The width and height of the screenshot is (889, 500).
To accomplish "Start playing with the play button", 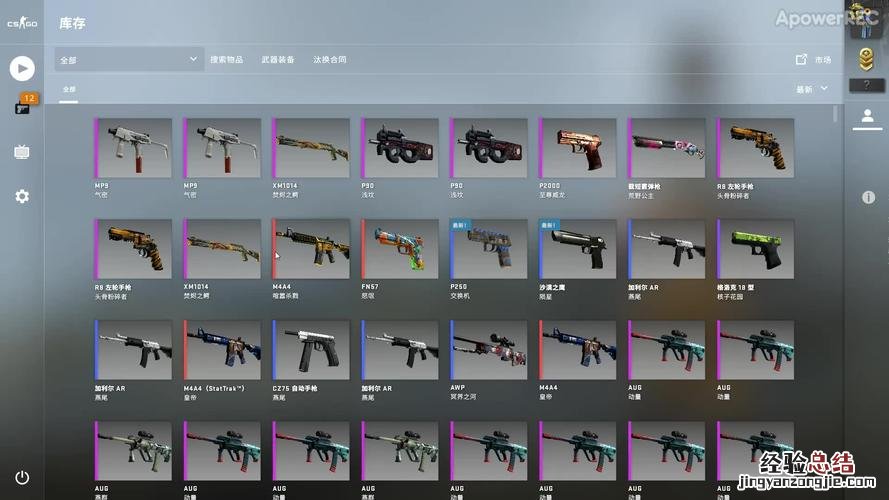I will 22,68.
